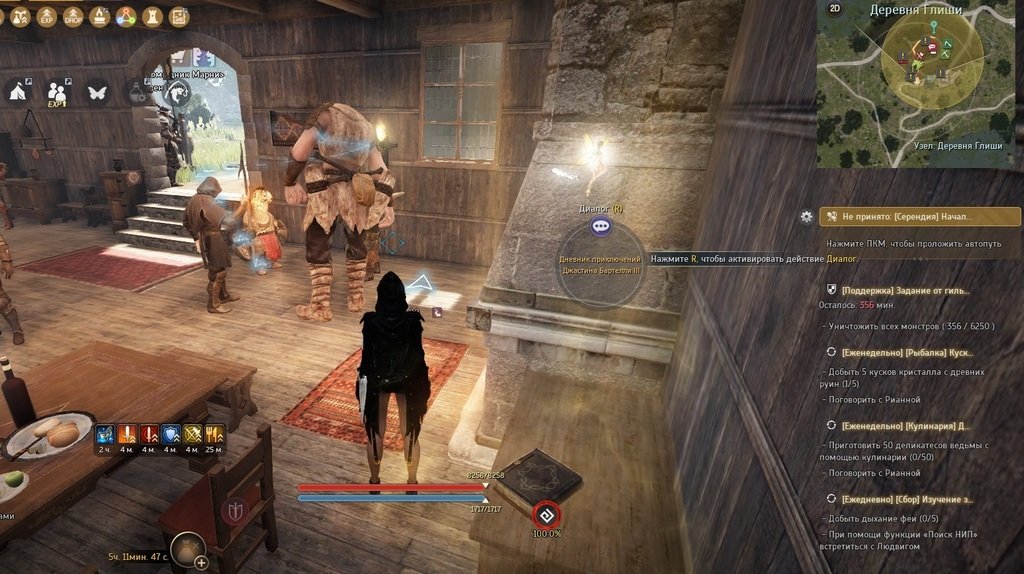
Task: Toggle the minimap 2D view button
Action: (x=835, y=9)
